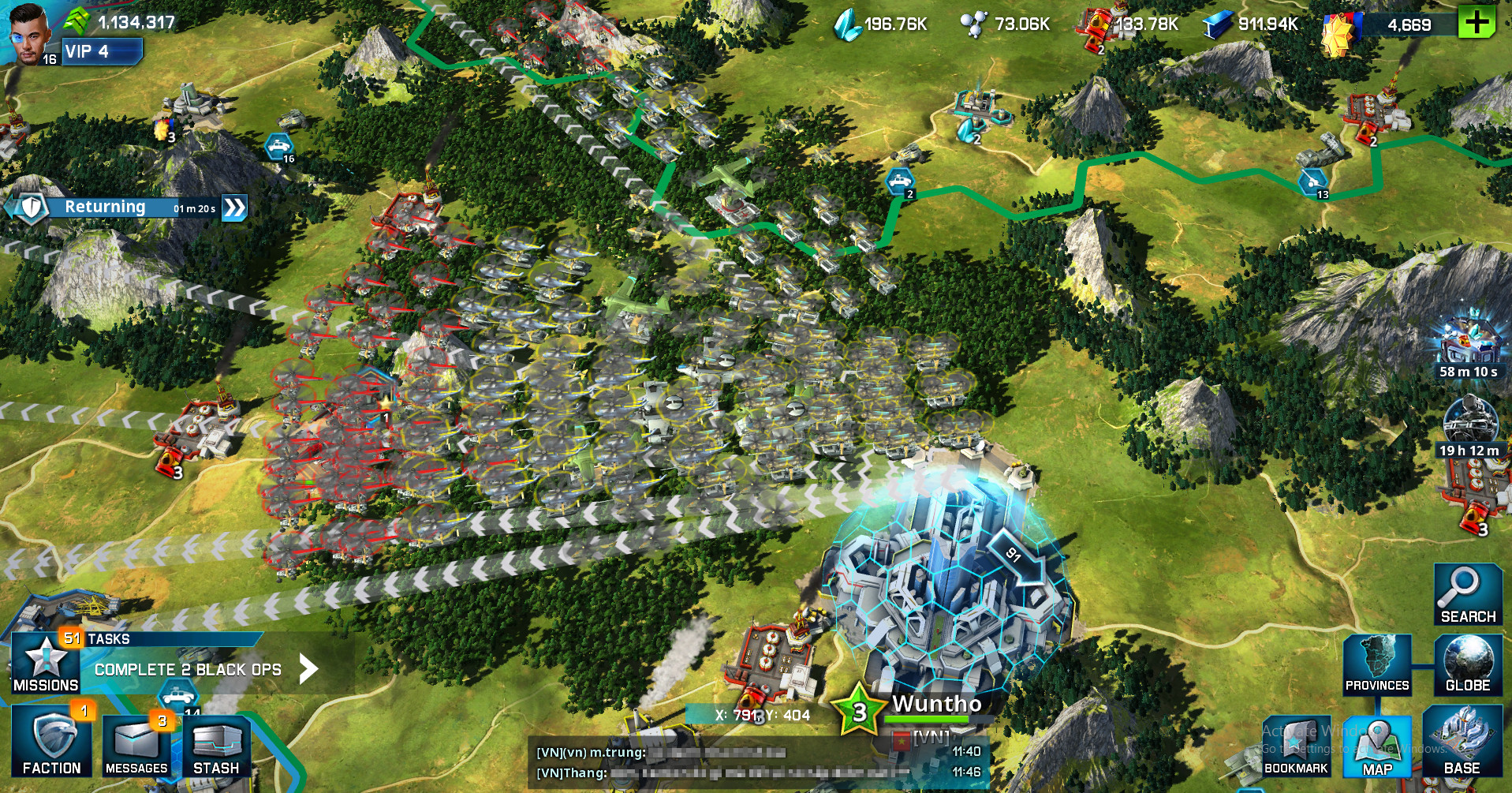Image resolution: width=1512 pixels, height=793 pixels.
Task: Open the Messages inbox
Action: pyautogui.click(x=134, y=746)
